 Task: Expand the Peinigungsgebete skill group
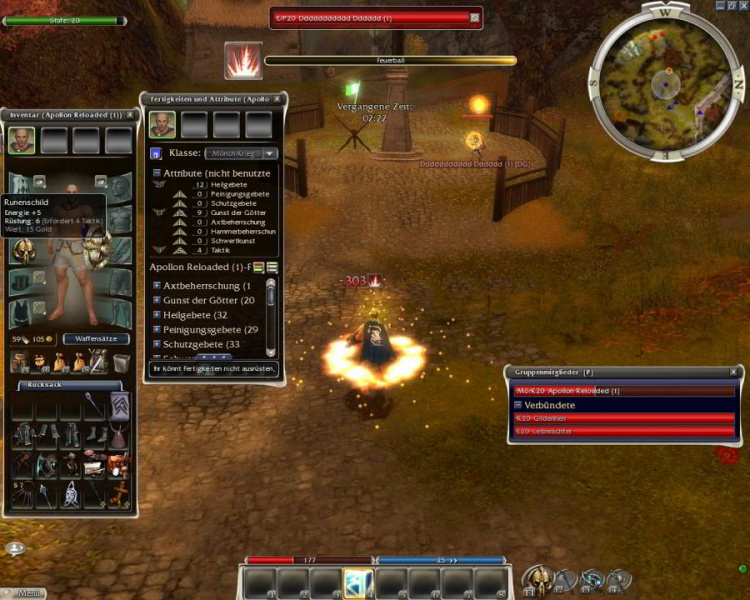157,329
